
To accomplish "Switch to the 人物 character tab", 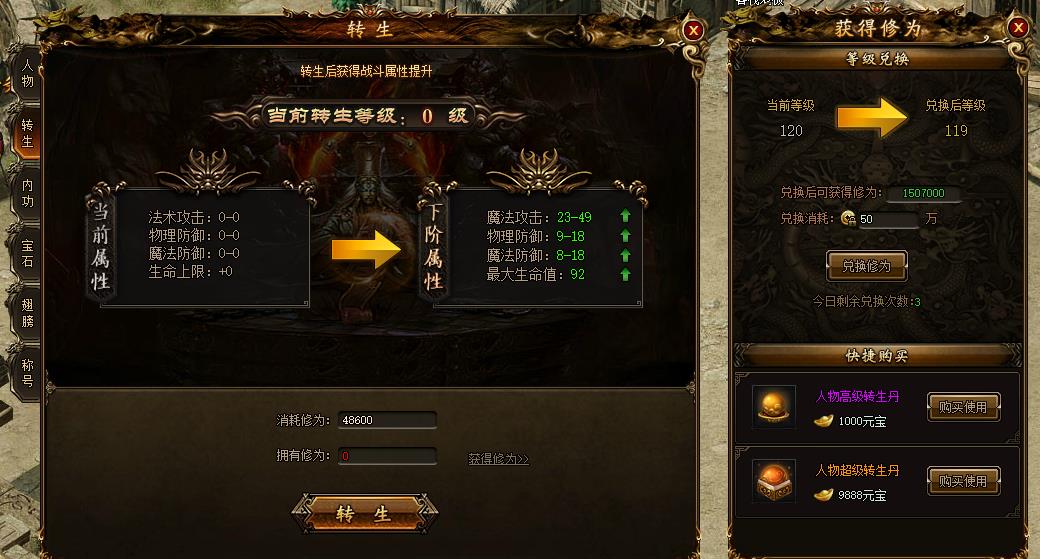I will [x=27, y=73].
